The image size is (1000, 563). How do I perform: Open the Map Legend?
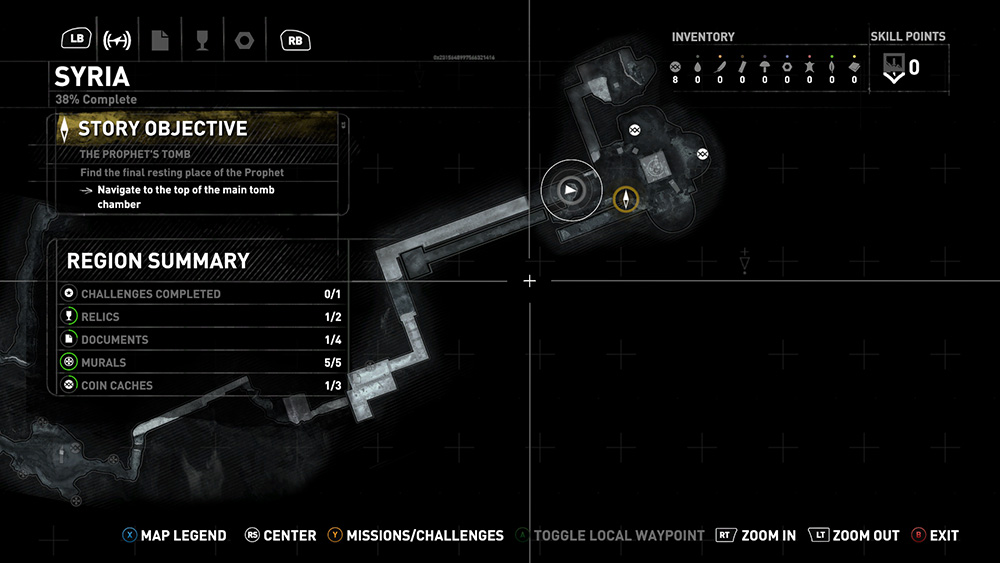point(175,536)
